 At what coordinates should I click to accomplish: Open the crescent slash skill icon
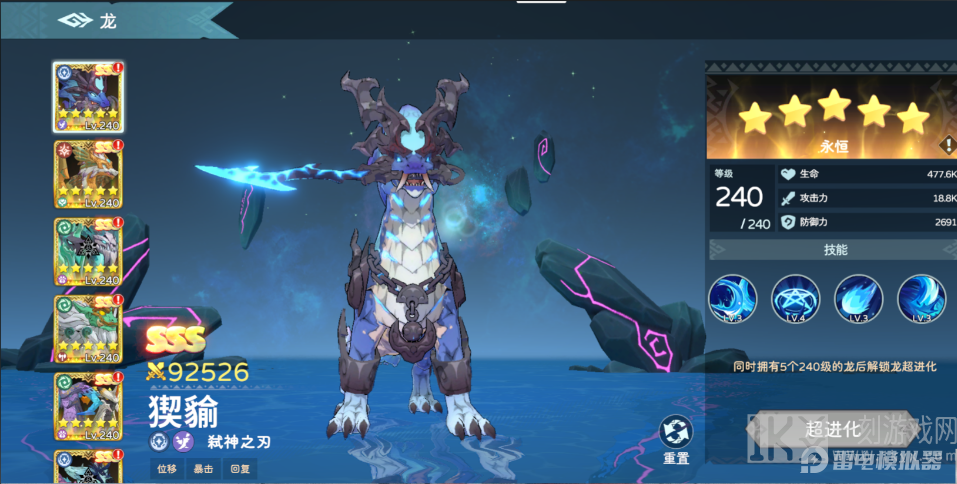[x=732, y=298]
